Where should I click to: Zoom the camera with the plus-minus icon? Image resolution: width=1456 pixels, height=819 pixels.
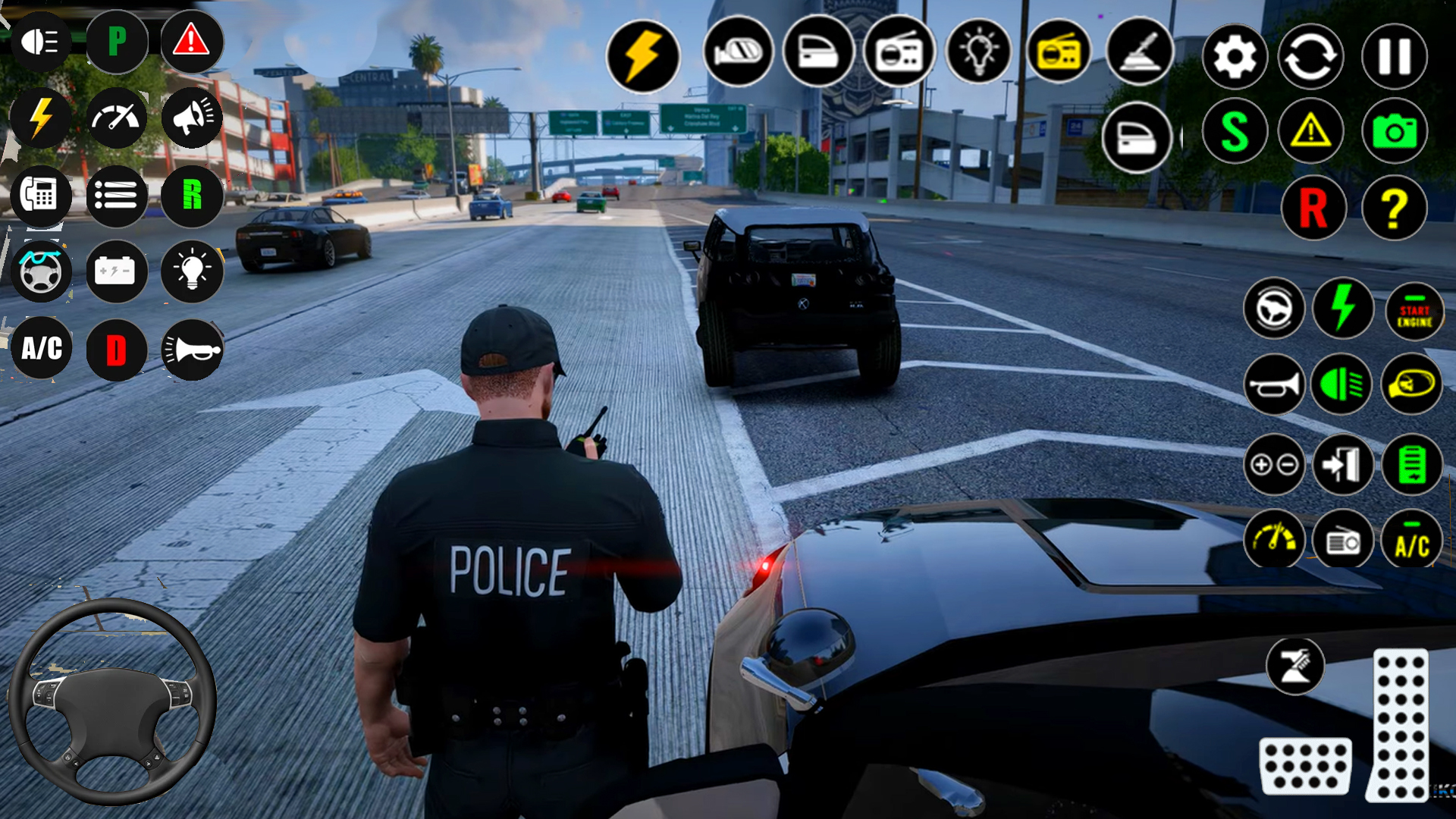point(1275,464)
